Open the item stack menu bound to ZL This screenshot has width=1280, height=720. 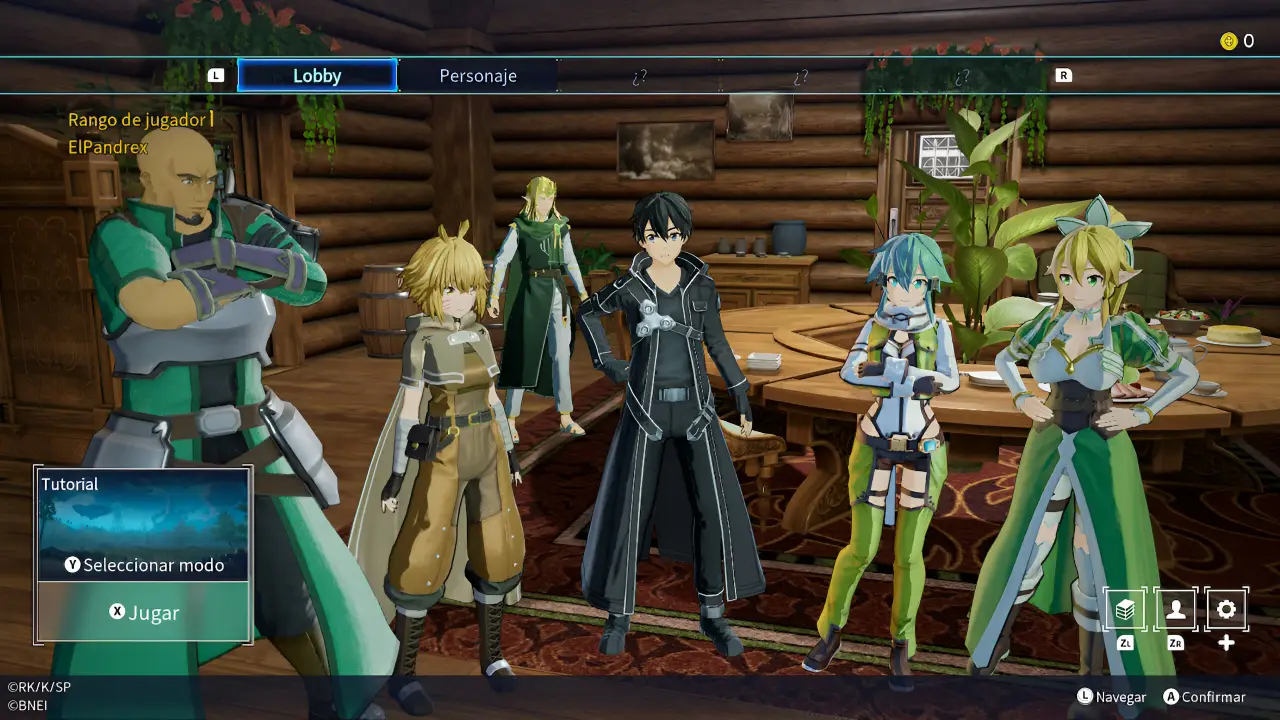pos(1124,609)
